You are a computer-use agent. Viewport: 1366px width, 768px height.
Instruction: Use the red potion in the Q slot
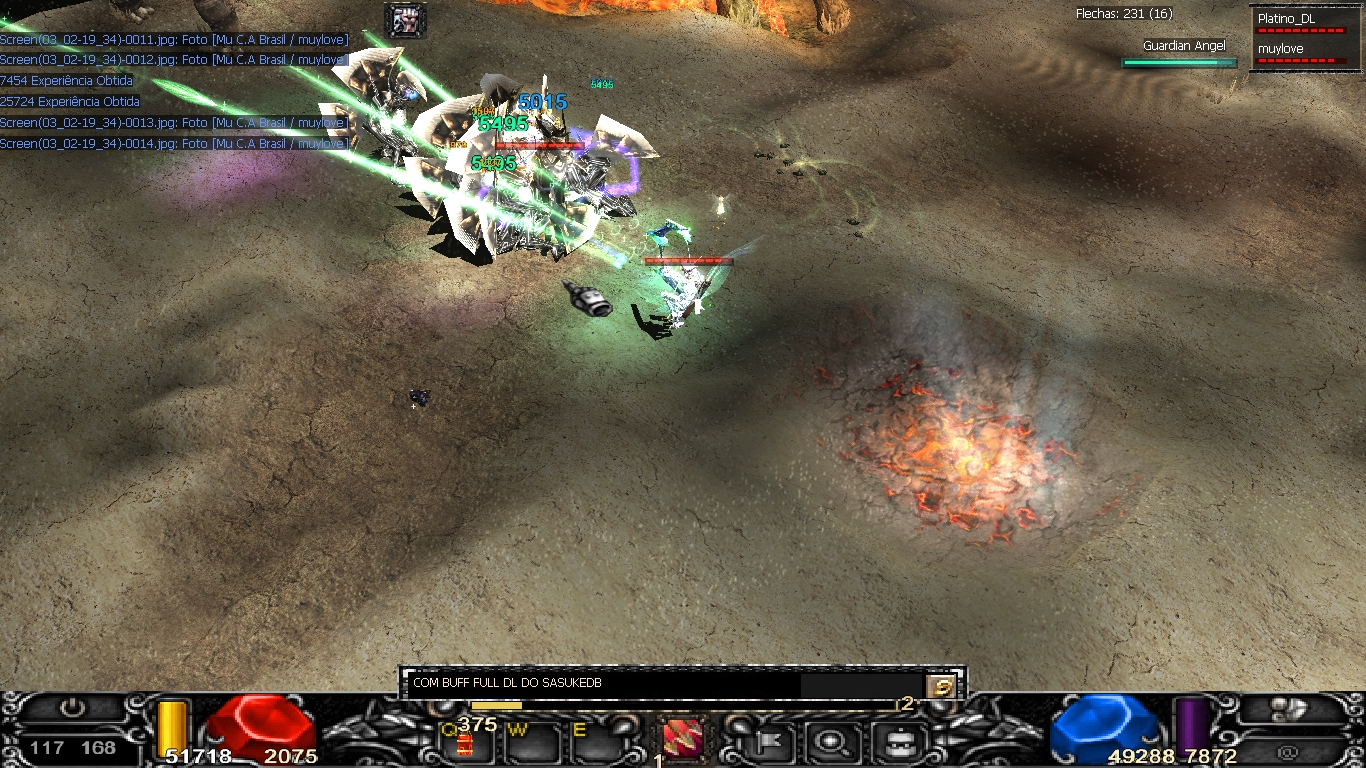pyautogui.click(x=464, y=743)
